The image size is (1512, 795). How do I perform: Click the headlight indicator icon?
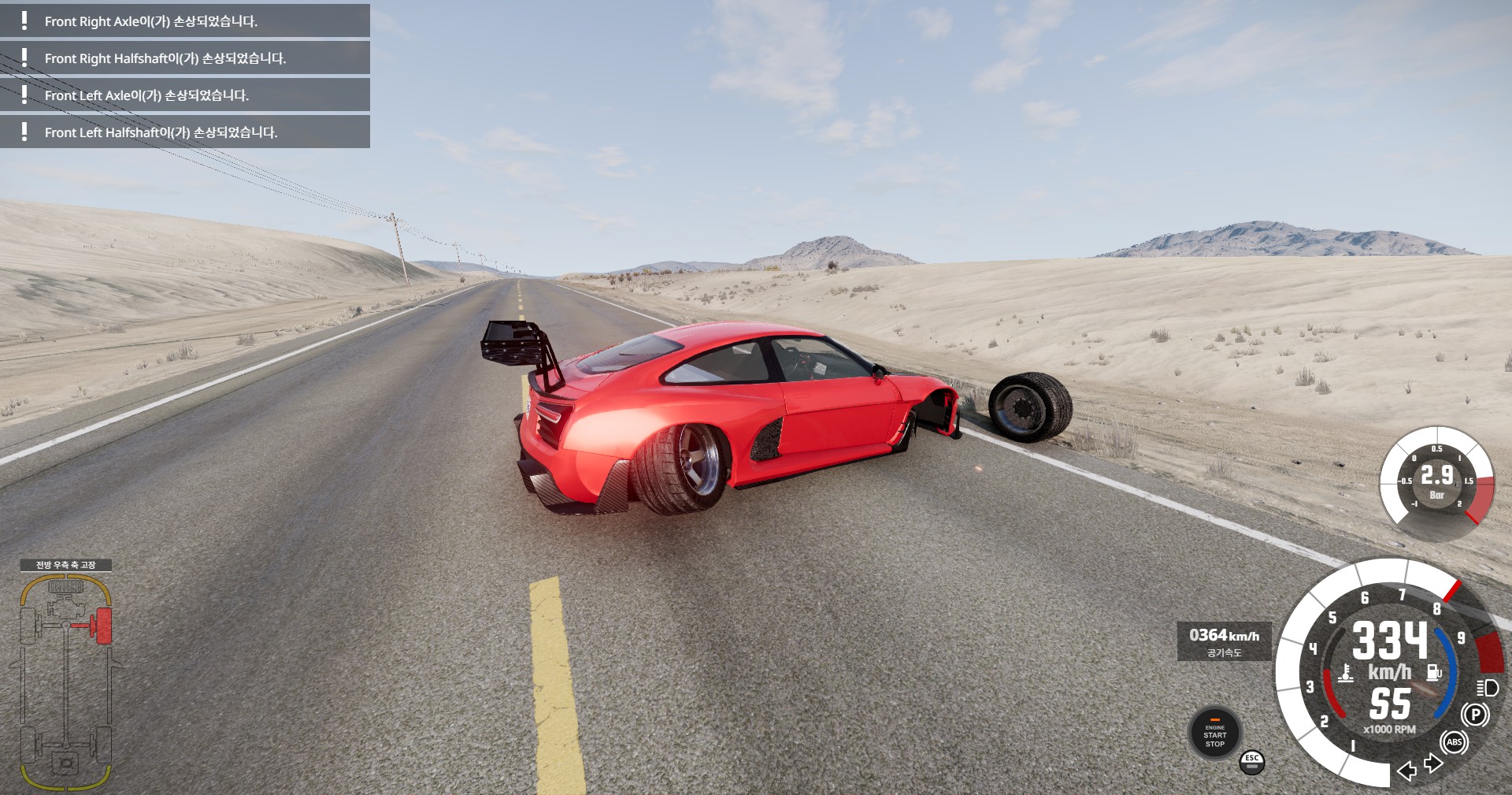click(1487, 688)
